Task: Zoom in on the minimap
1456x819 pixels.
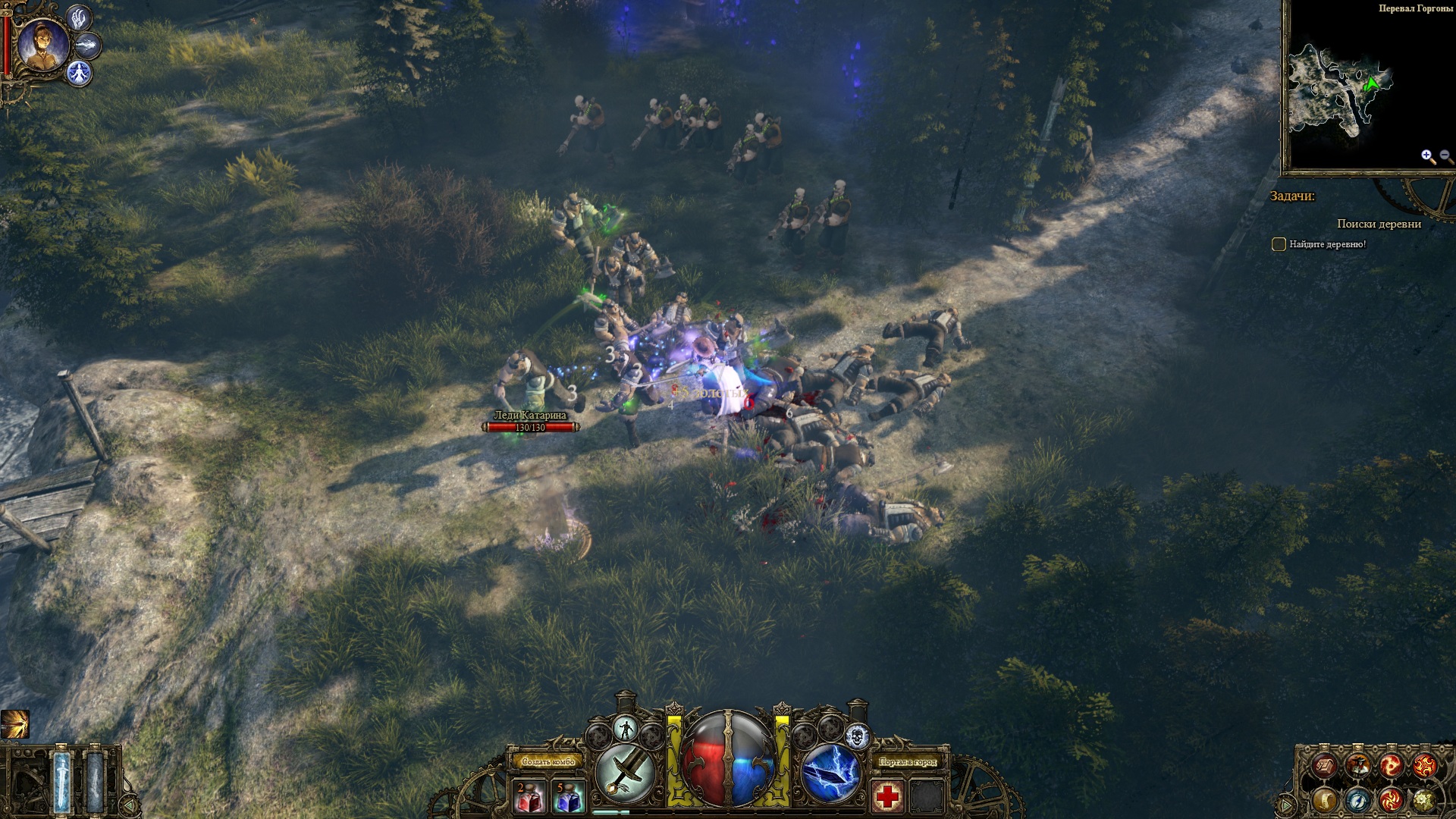Action: pos(1428,156)
